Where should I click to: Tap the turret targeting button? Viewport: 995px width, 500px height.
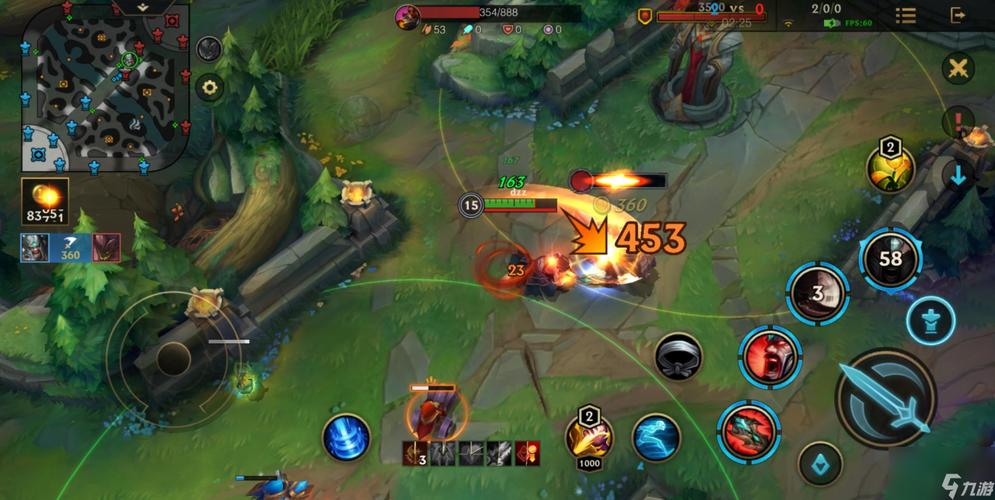pyautogui.click(x=930, y=320)
